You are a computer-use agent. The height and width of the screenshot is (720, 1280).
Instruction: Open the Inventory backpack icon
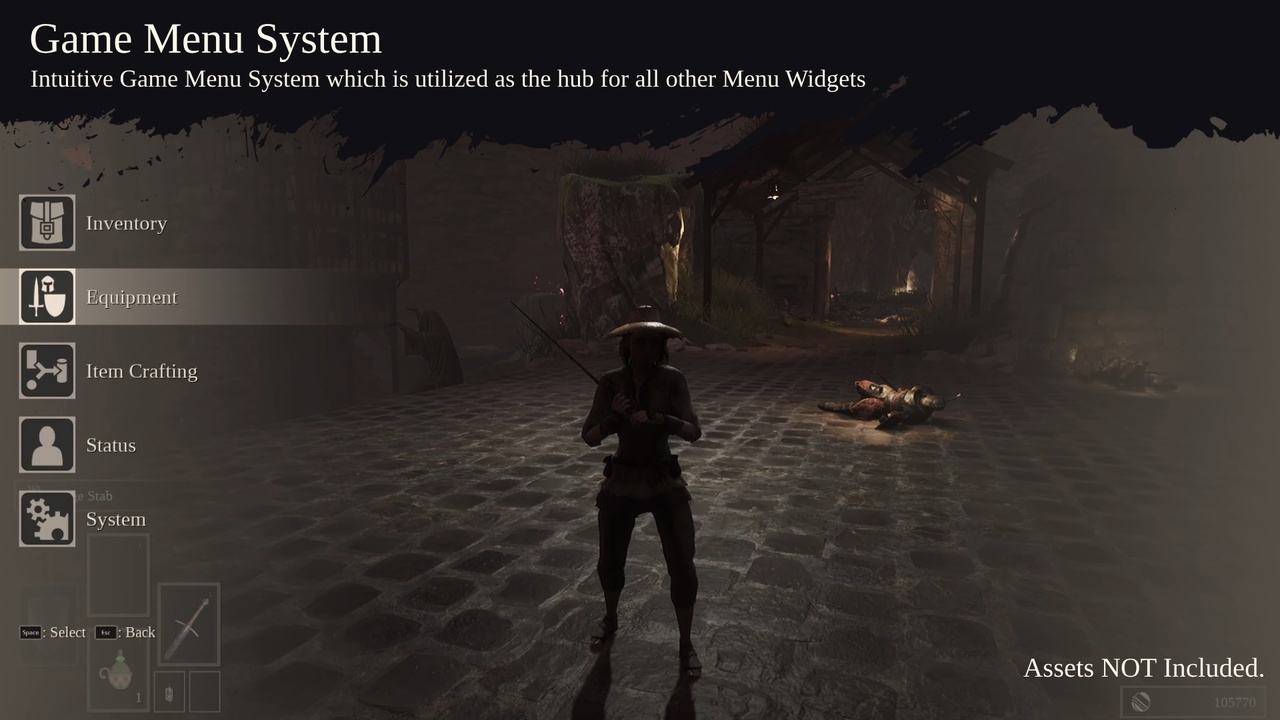pyautogui.click(x=46, y=222)
